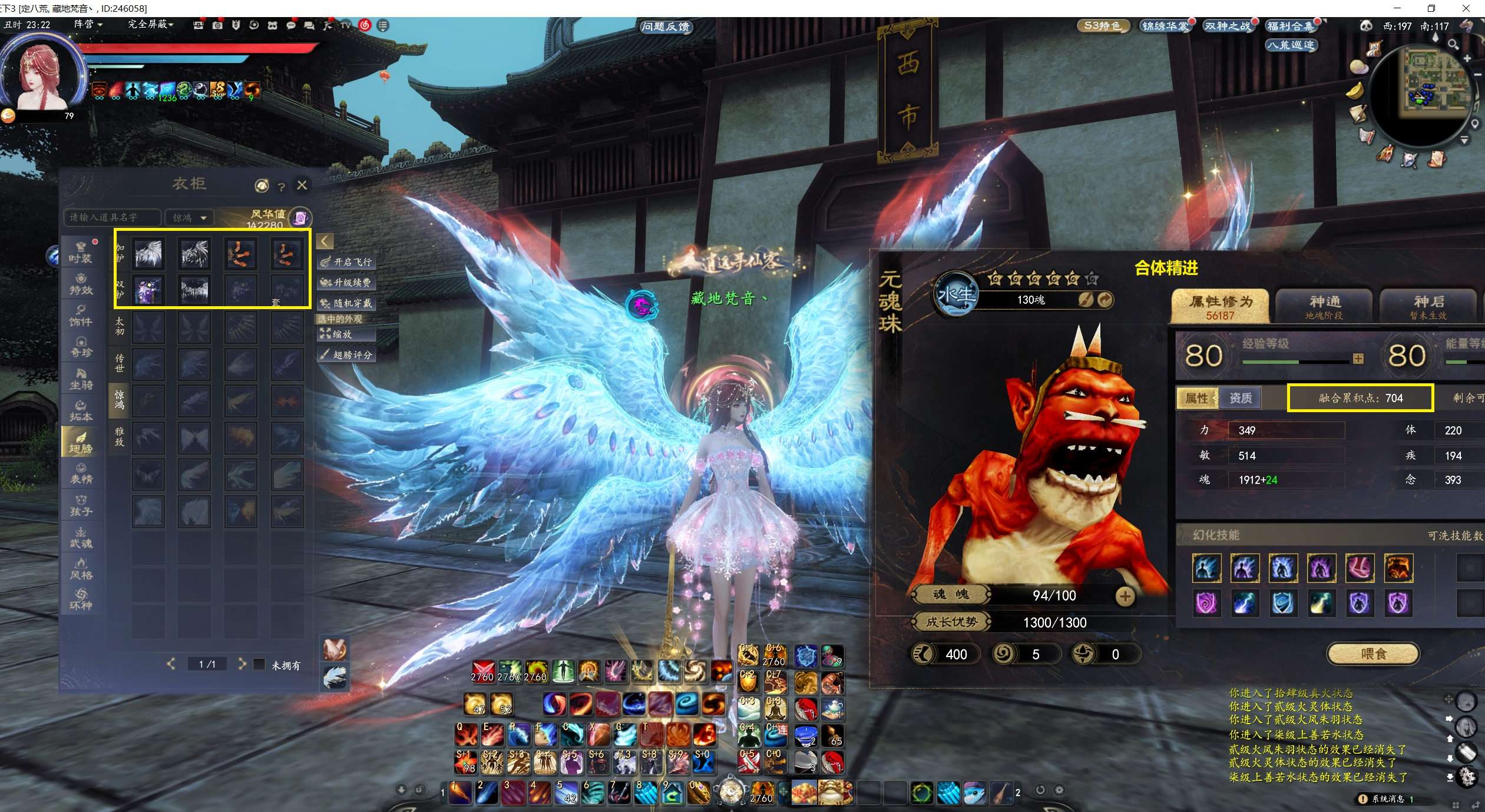
Task: Open the 问题反馈 feedback button
Action: tap(666, 26)
